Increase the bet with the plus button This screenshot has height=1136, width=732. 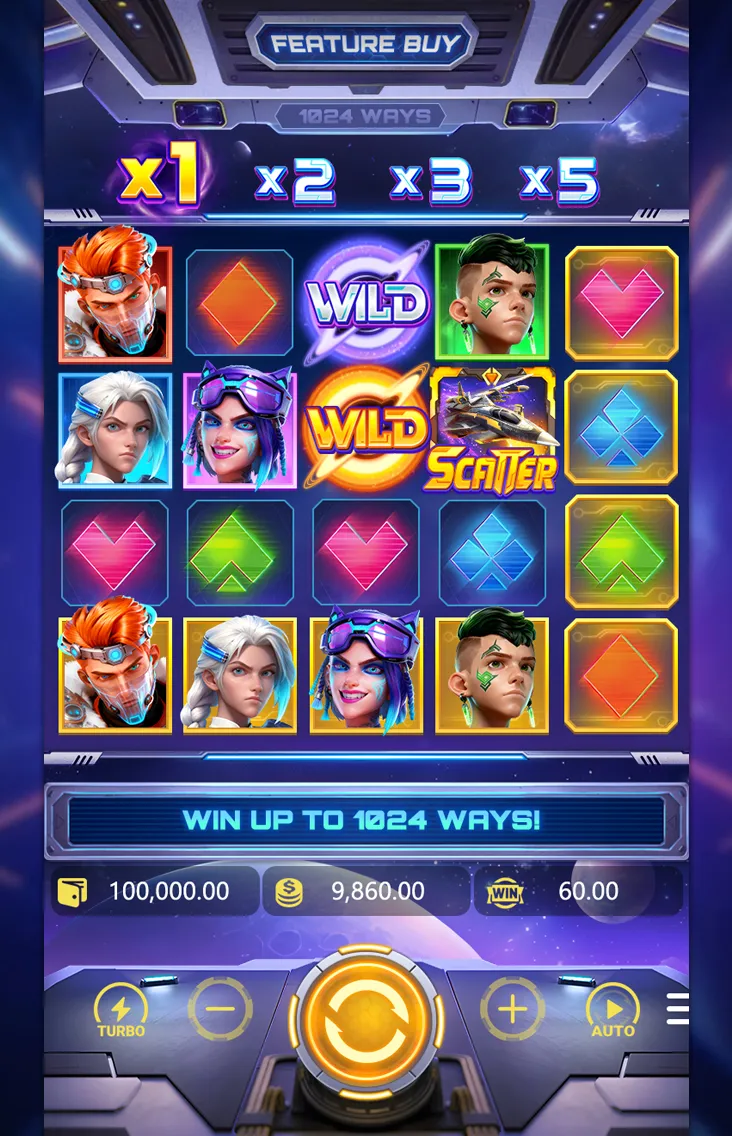coord(512,1010)
